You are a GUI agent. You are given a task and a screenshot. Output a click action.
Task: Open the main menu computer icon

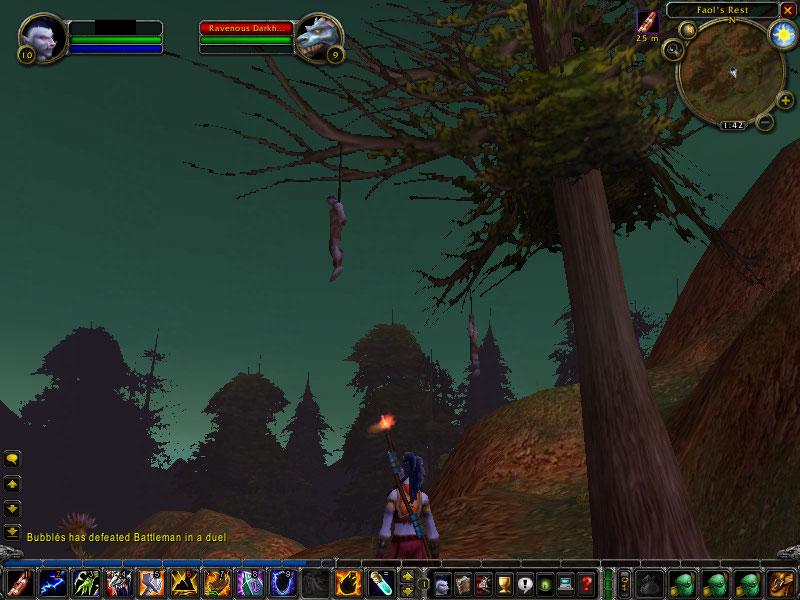coord(566,582)
